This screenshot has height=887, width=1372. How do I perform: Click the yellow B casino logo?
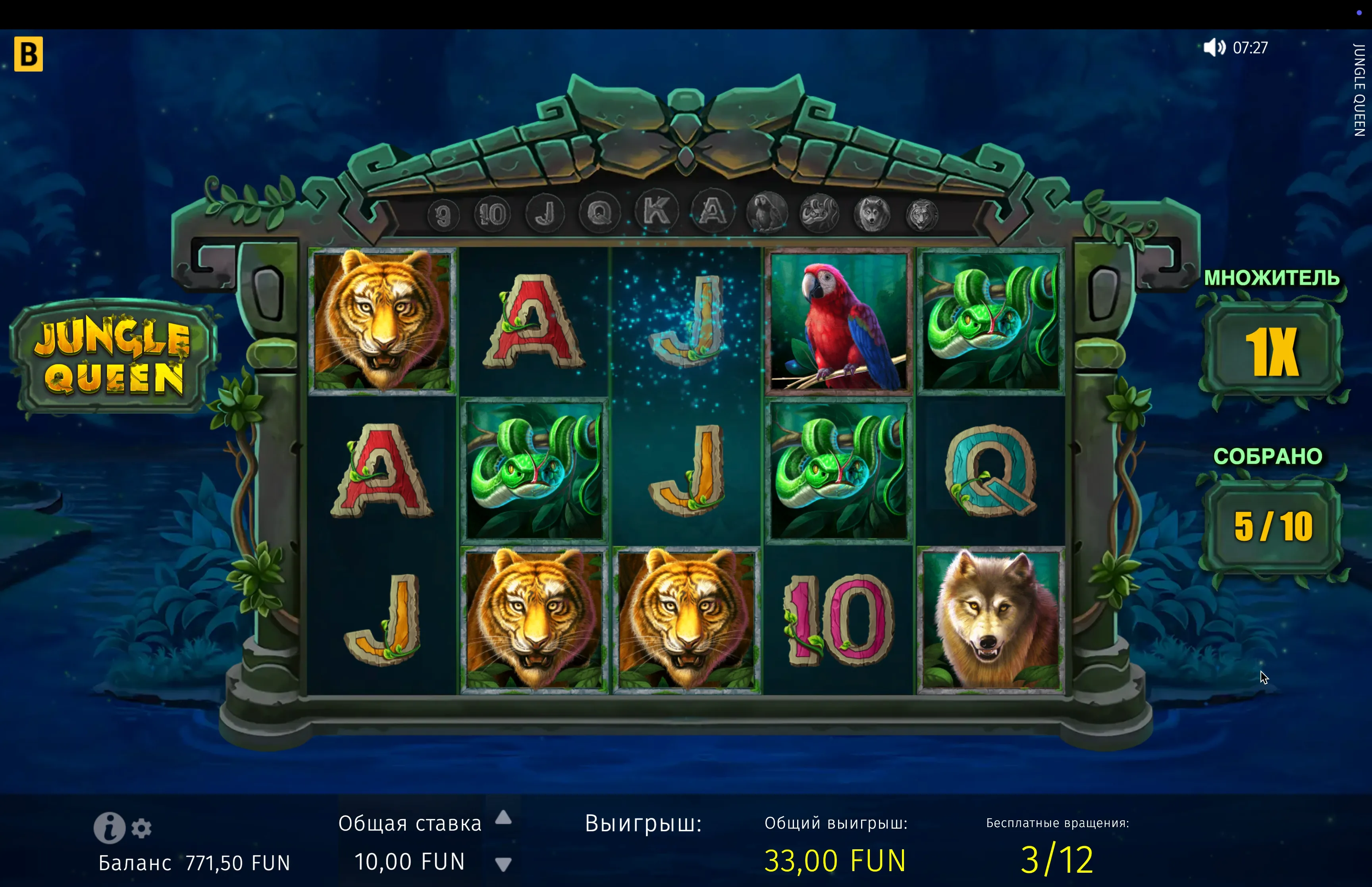(x=29, y=54)
